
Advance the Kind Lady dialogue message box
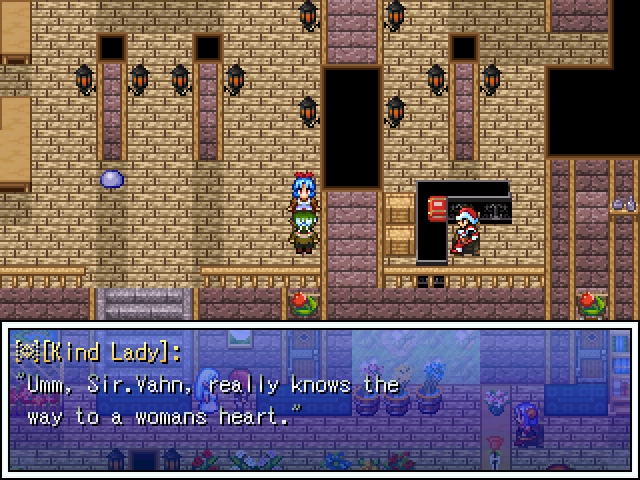pyautogui.click(x=320, y=398)
